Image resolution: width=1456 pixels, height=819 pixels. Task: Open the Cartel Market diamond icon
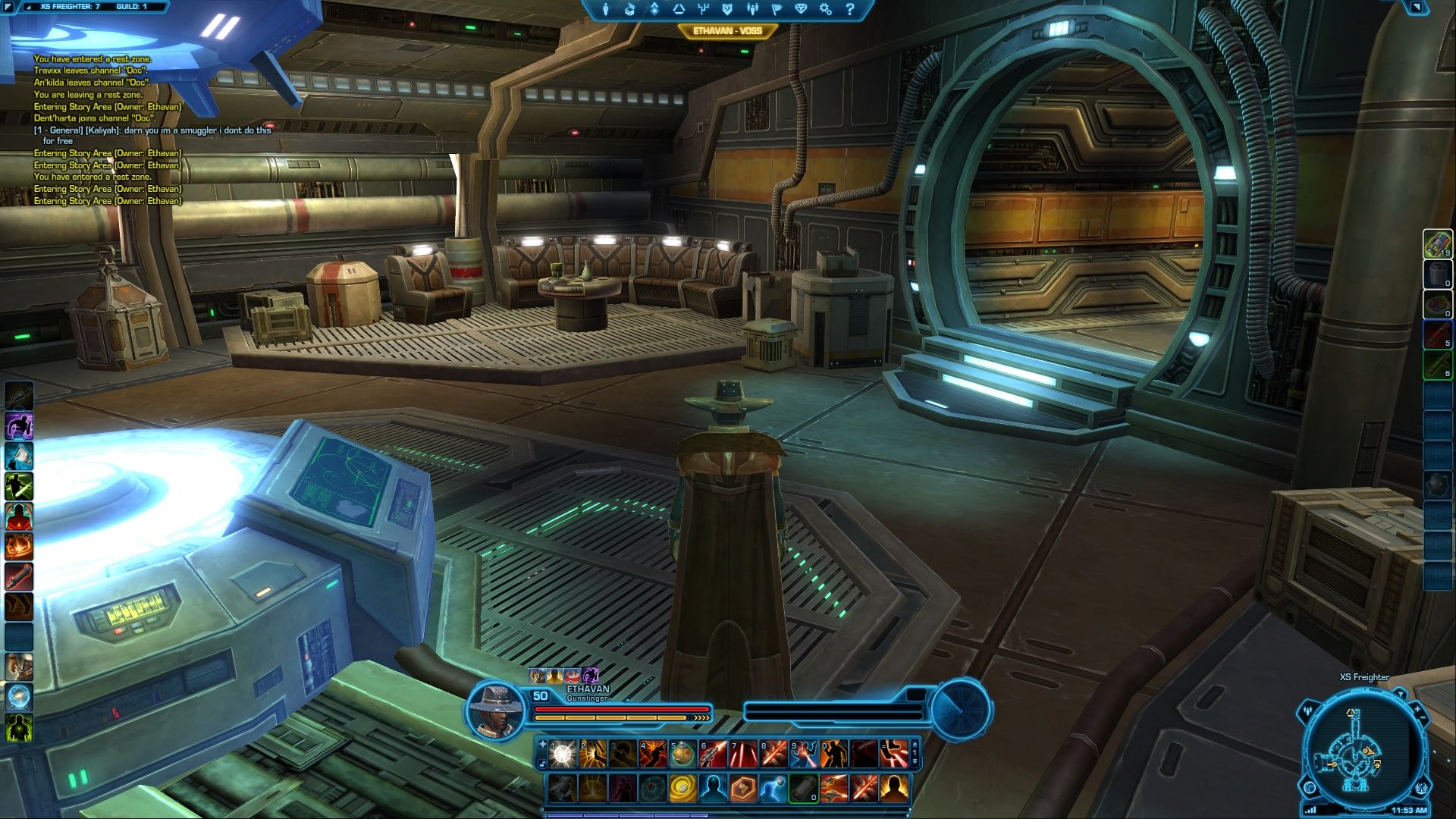pos(802,9)
